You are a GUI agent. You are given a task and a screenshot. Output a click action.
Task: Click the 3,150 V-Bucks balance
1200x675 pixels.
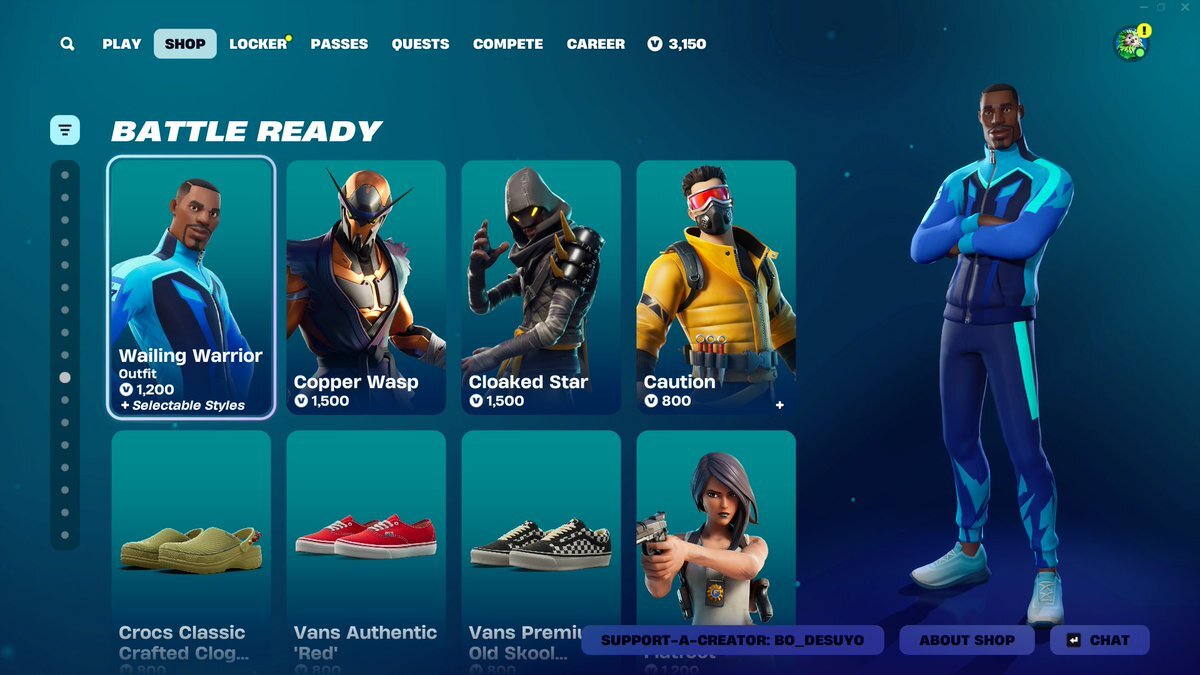pos(677,44)
